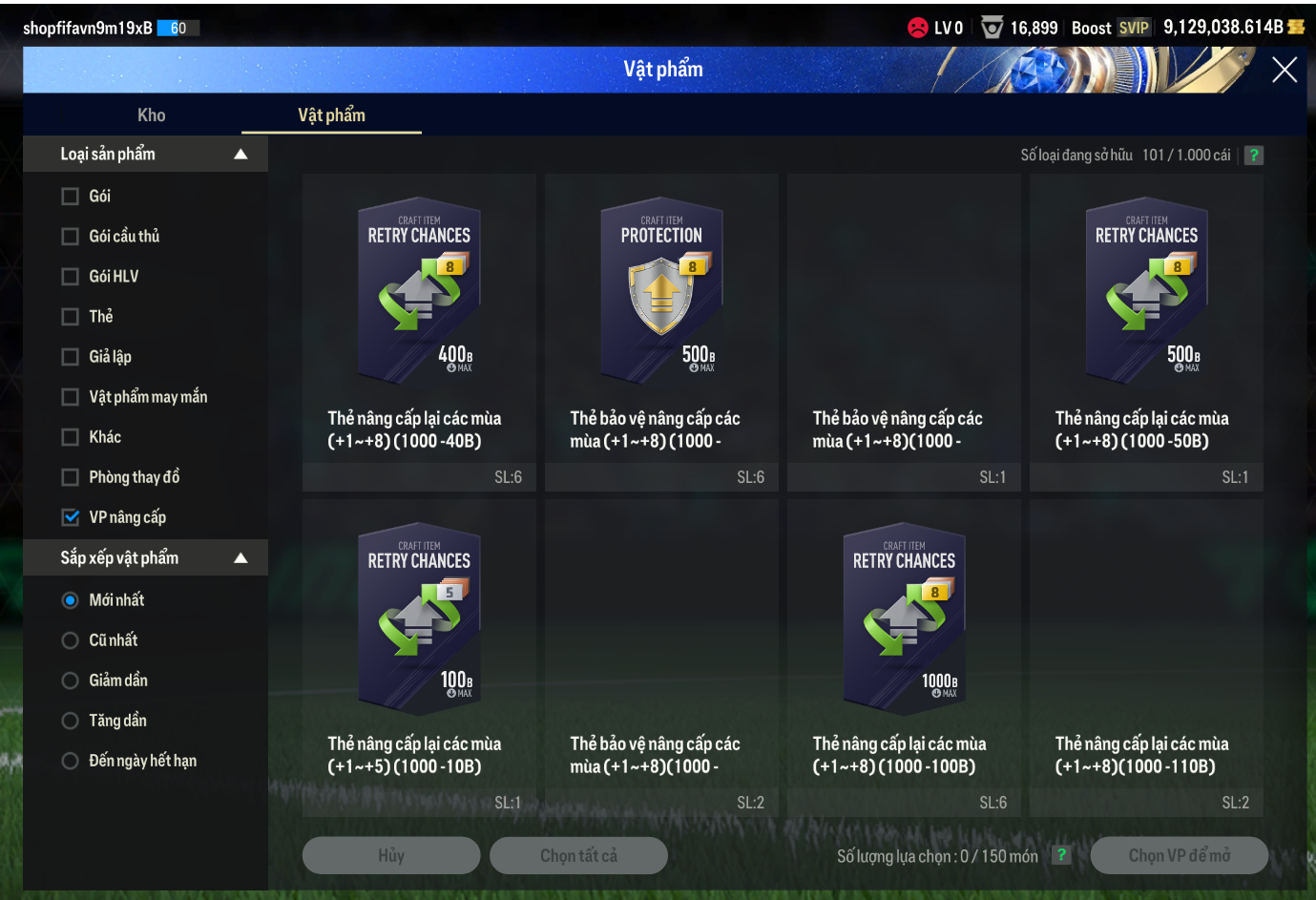The height and width of the screenshot is (900, 1316).
Task: Switch to the Kho tab
Action: pos(151,115)
